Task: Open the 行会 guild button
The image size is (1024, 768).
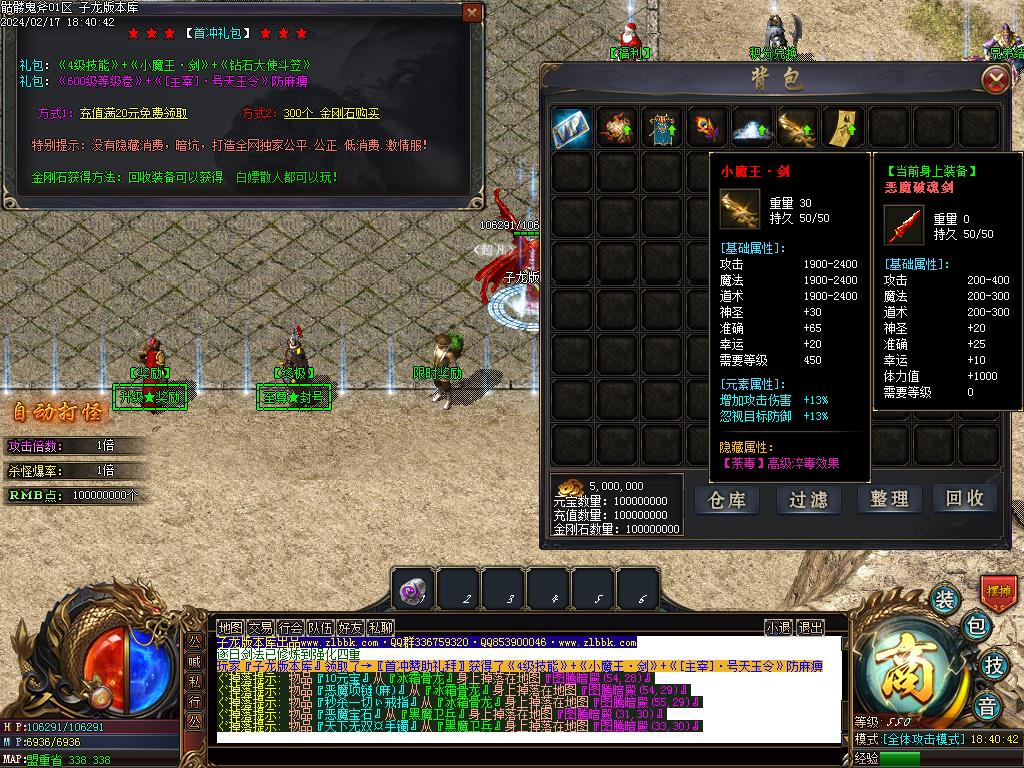Action: click(x=290, y=627)
